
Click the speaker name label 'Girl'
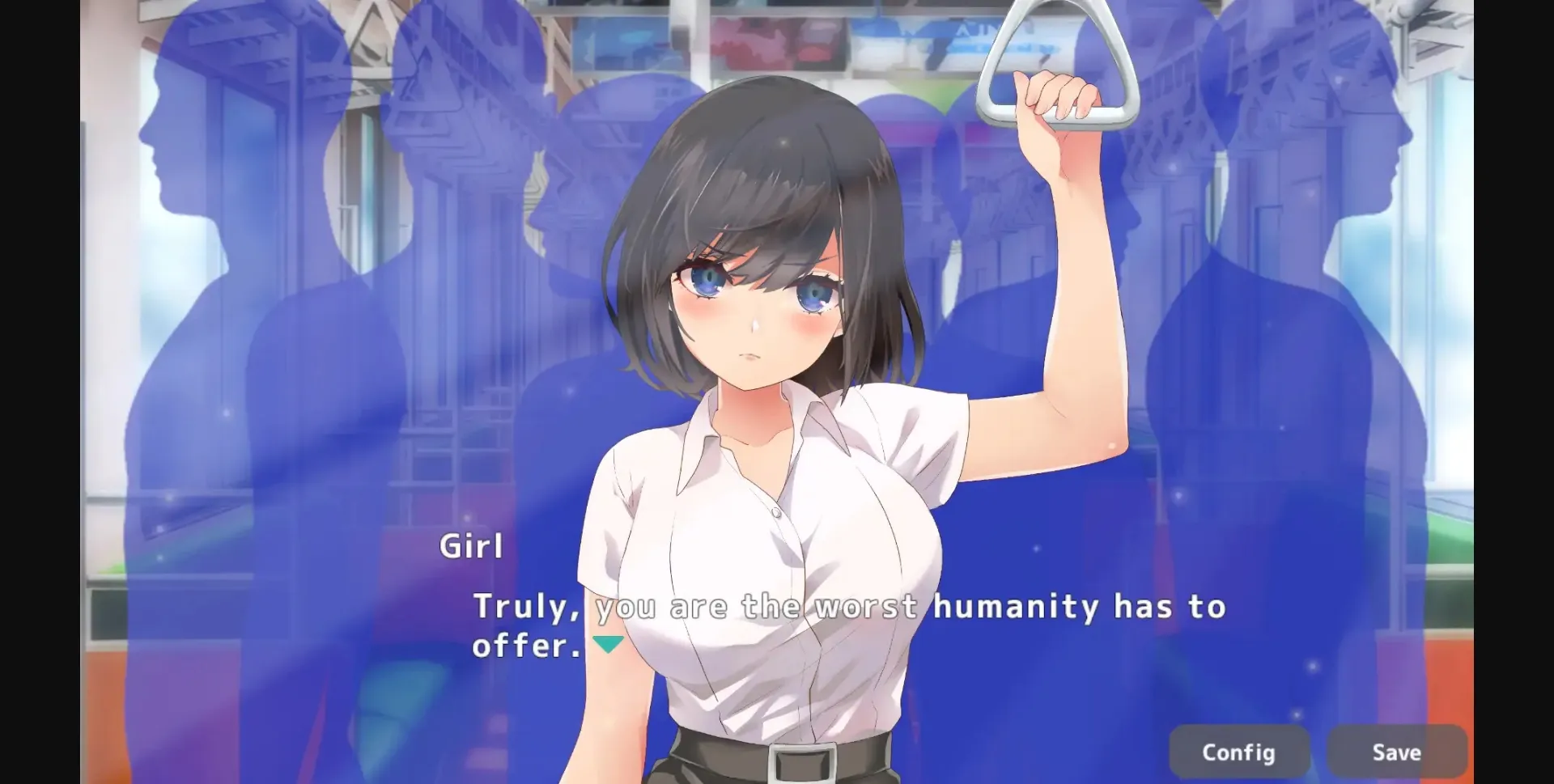tap(473, 545)
